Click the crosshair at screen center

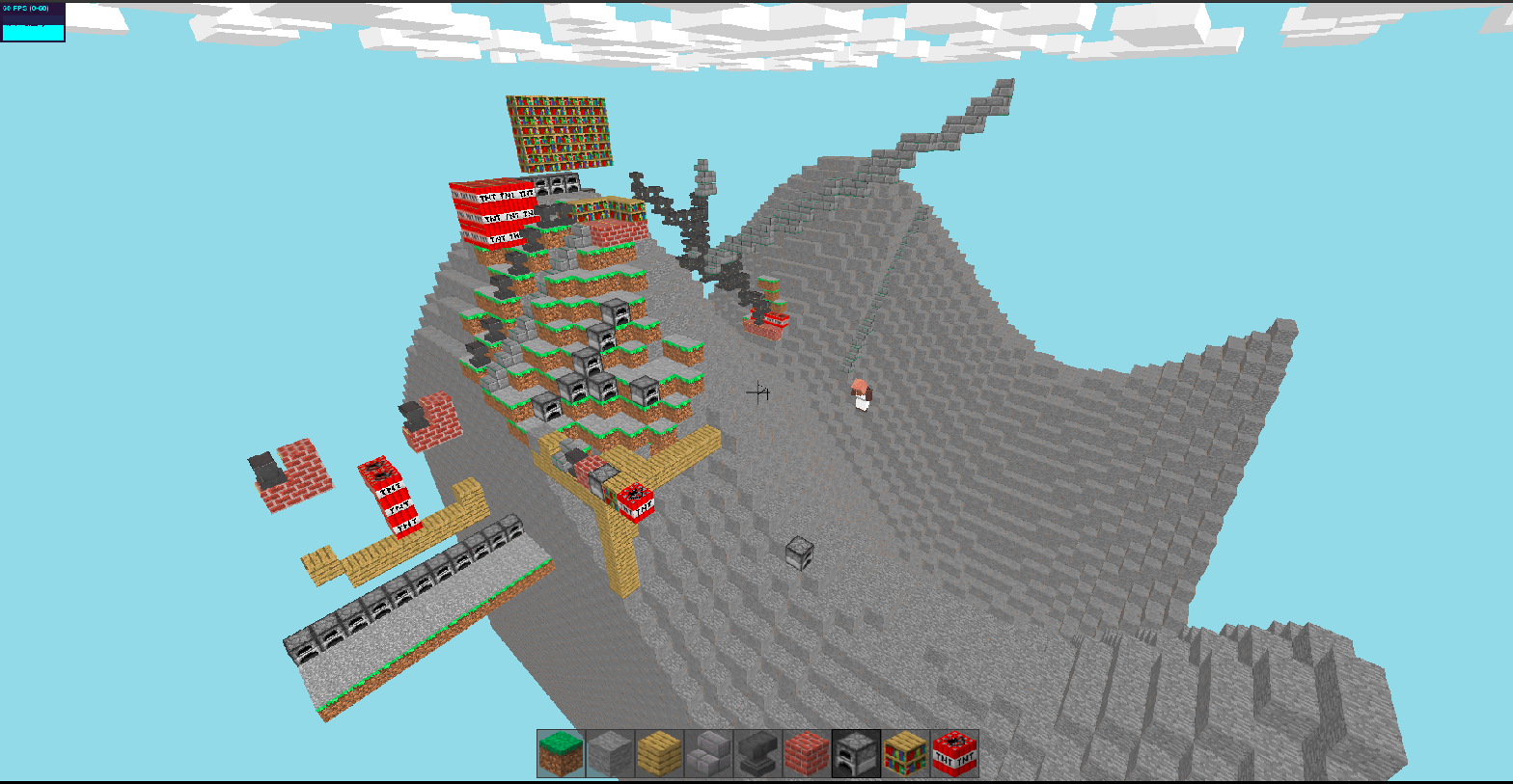pyautogui.click(x=756, y=393)
